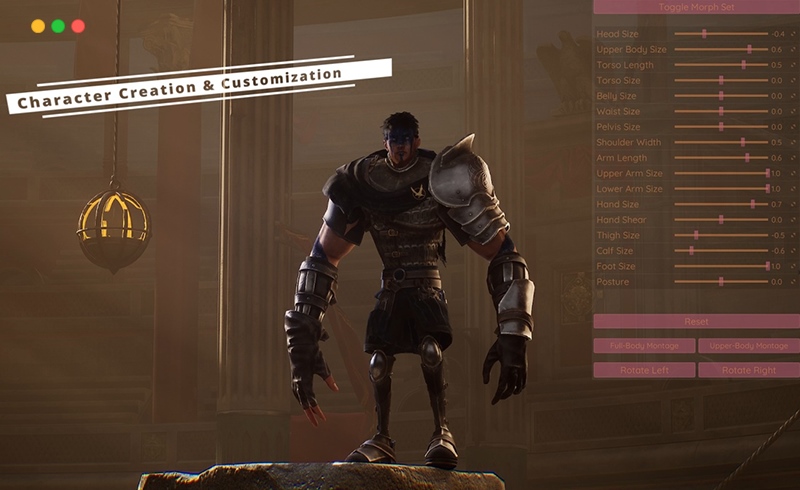Reset Foot Size with its arrow icon
The height and width of the screenshot is (490, 800).
pyautogui.click(x=793, y=266)
